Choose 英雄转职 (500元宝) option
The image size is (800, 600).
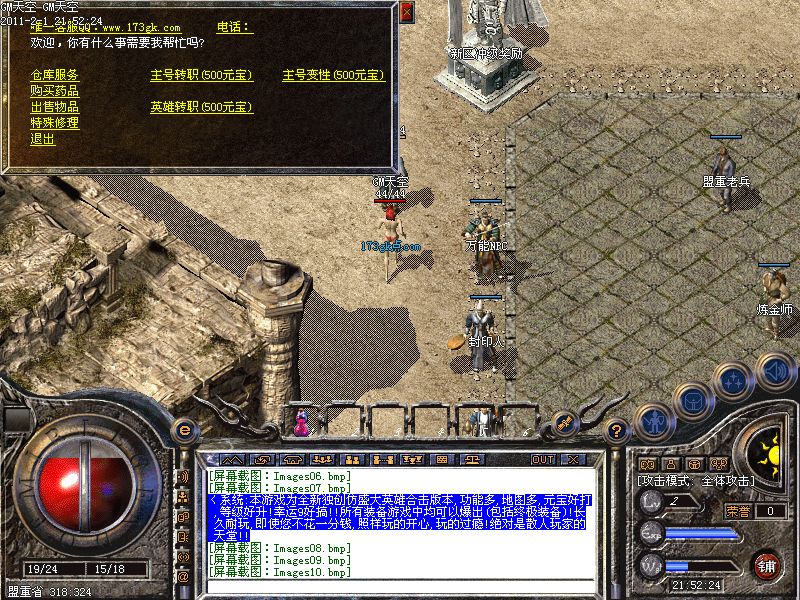(201, 107)
